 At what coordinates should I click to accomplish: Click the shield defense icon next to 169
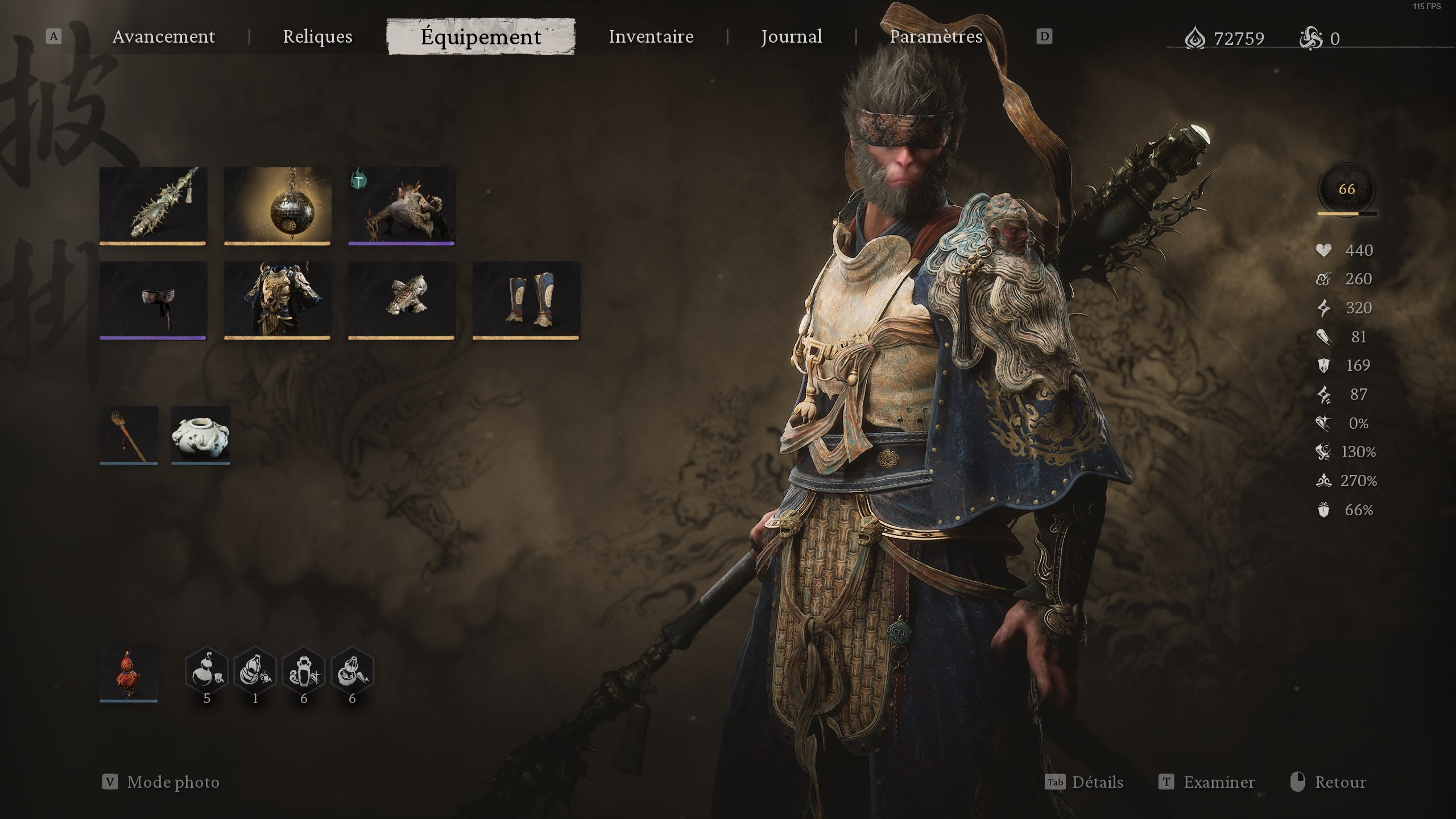click(1325, 365)
